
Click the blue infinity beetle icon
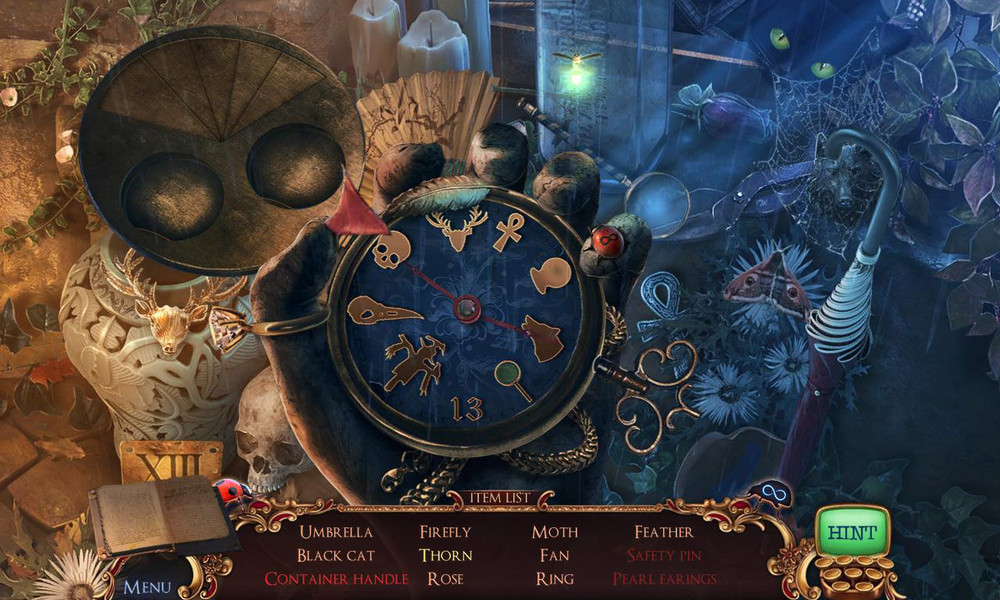(x=773, y=494)
